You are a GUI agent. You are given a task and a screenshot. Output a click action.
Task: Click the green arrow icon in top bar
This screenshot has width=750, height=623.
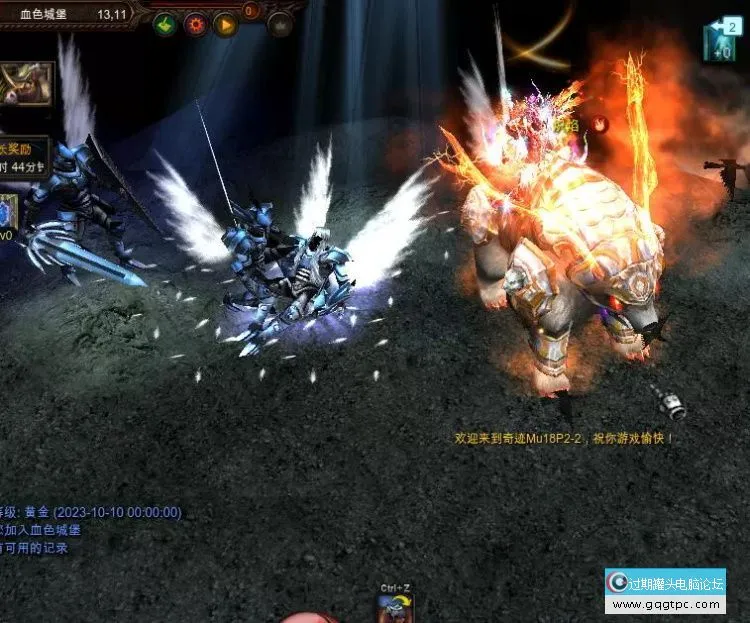165,24
